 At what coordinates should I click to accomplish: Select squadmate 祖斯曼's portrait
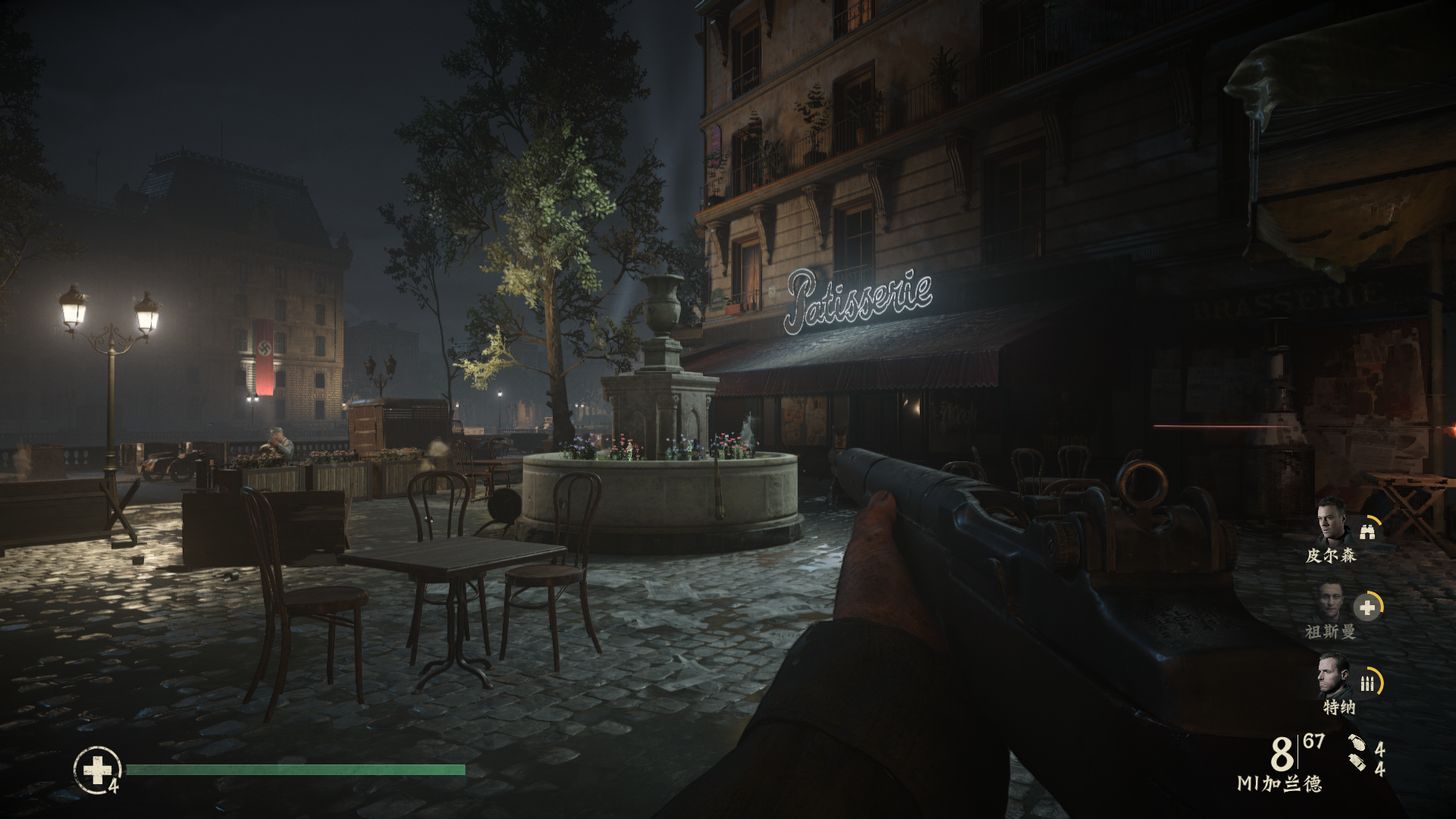[1329, 601]
